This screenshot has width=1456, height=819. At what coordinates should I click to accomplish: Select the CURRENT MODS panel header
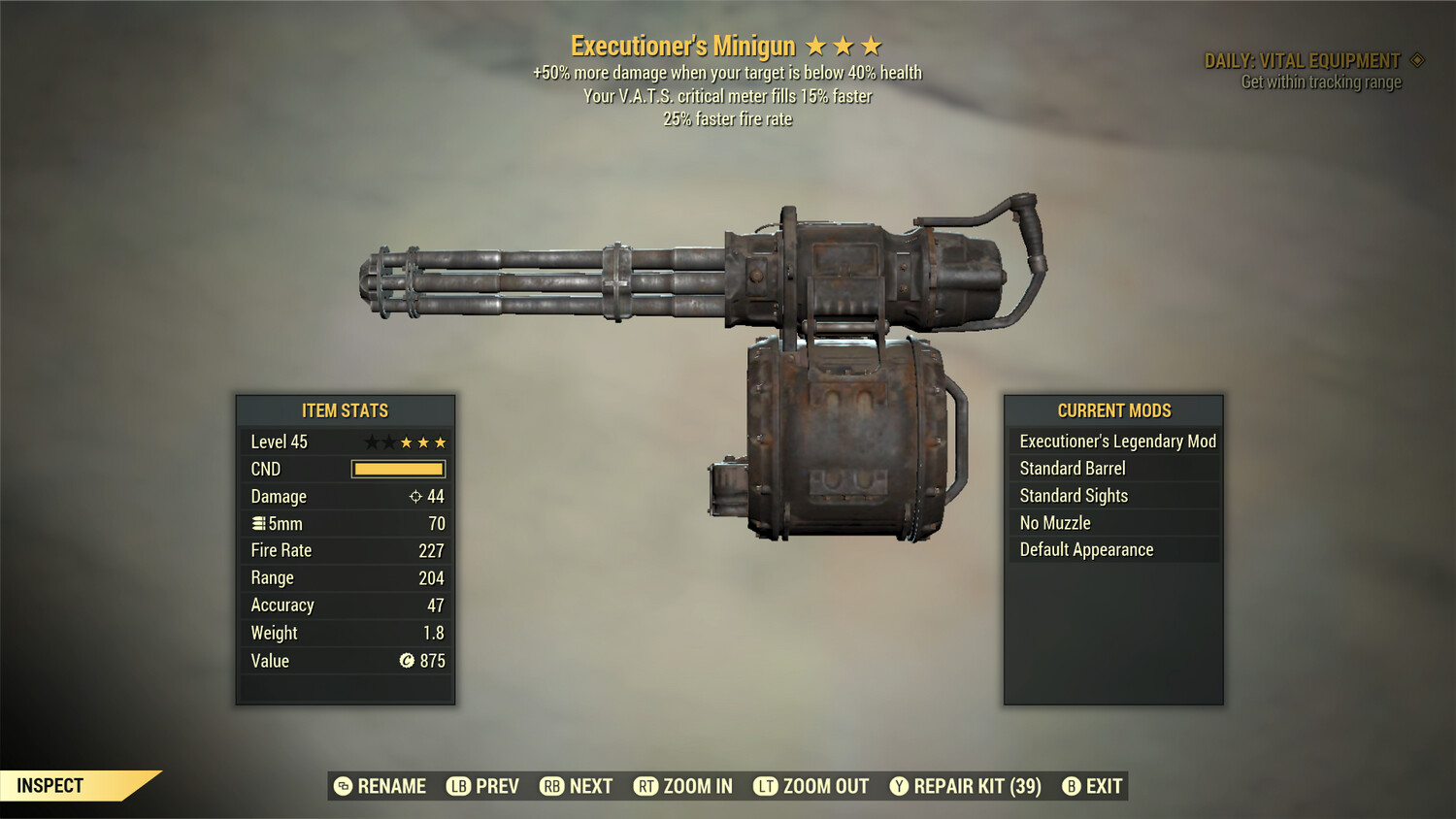(1113, 410)
